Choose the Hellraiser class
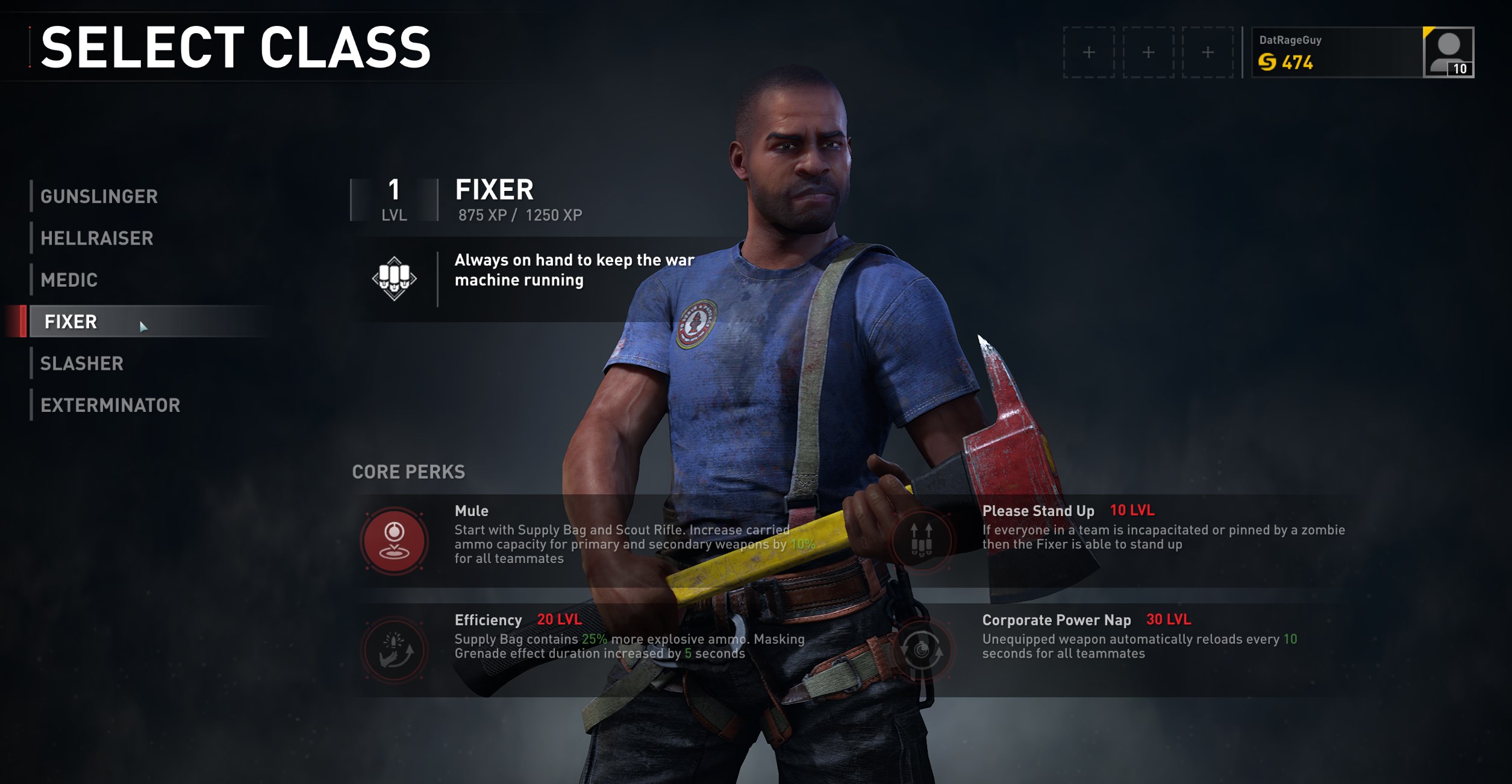This screenshot has height=784, width=1512. (96, 238)
